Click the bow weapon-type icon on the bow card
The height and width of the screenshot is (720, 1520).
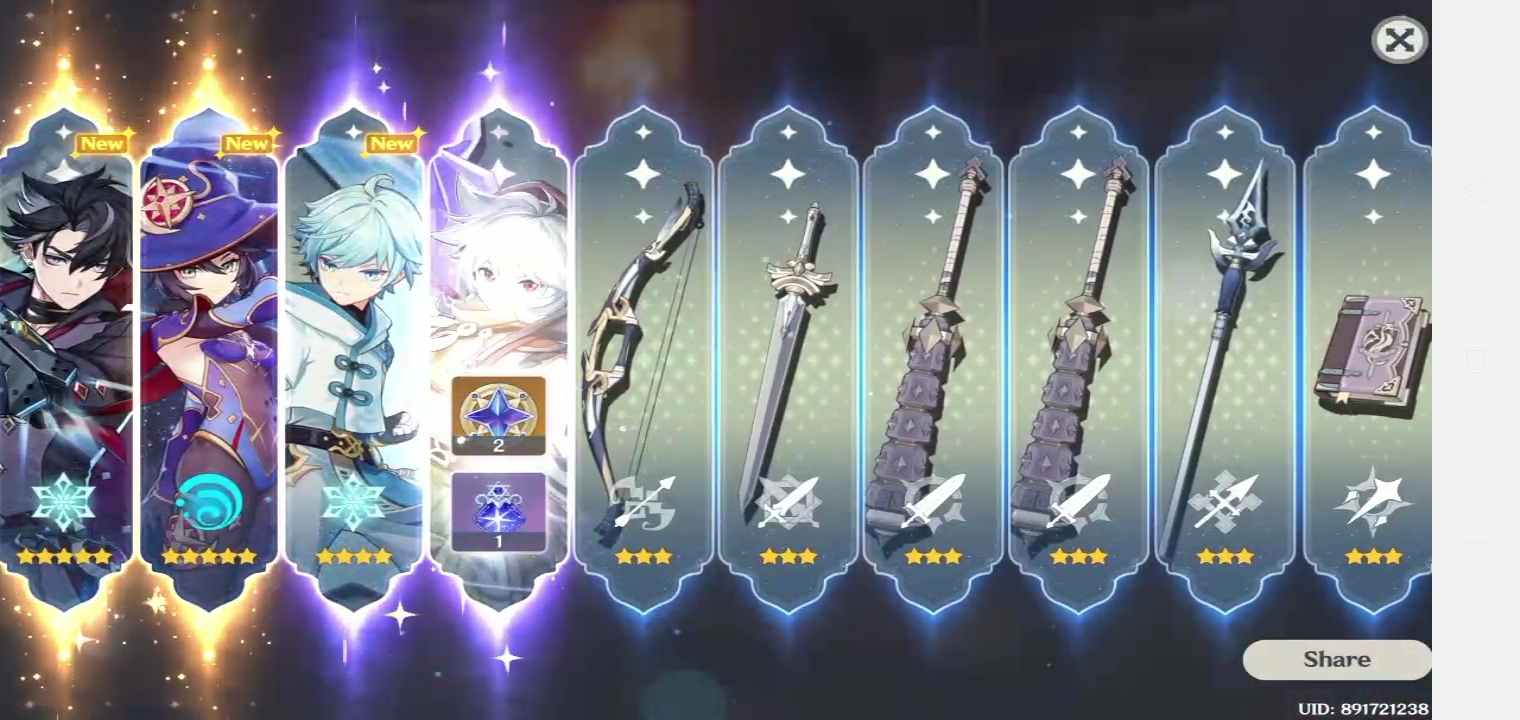pos(644,500)
